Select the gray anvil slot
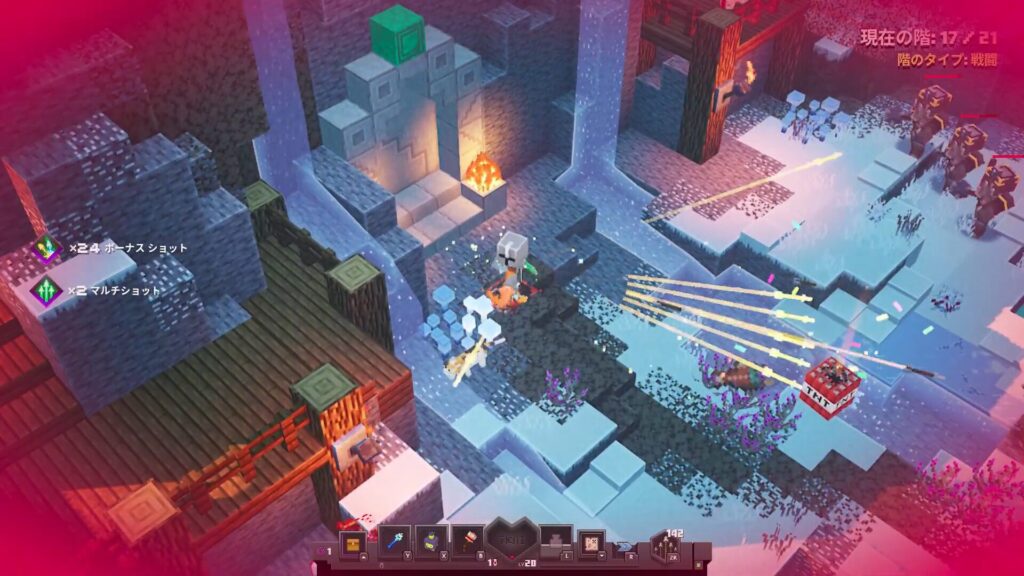Screen dimensions: 1024x576 [x=554, y=542]
